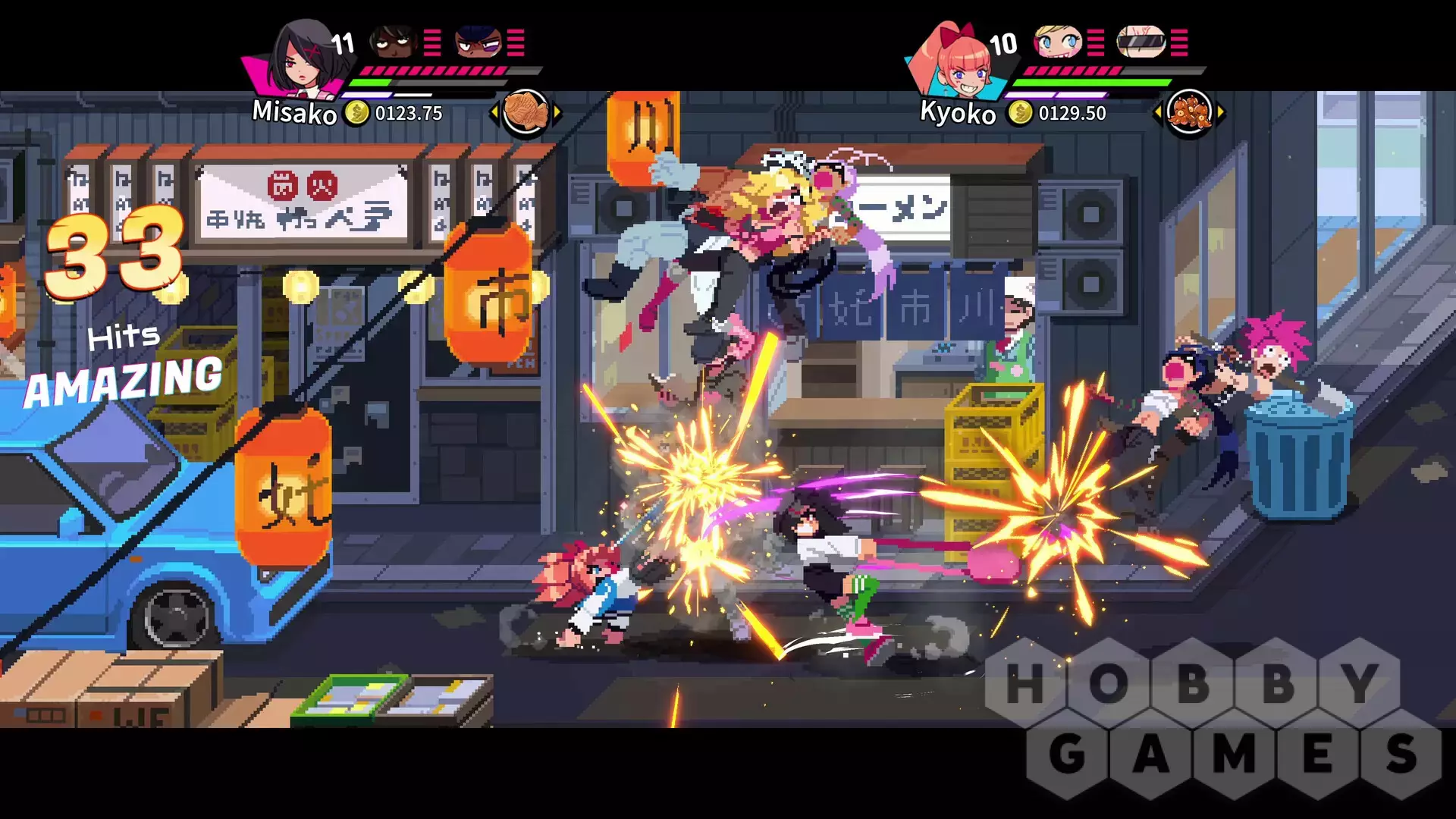Select Misako's dark-skinned recruit portrait
This screenshot has height=819, width=1456.
pyautogui.click(x=393, y=42)
